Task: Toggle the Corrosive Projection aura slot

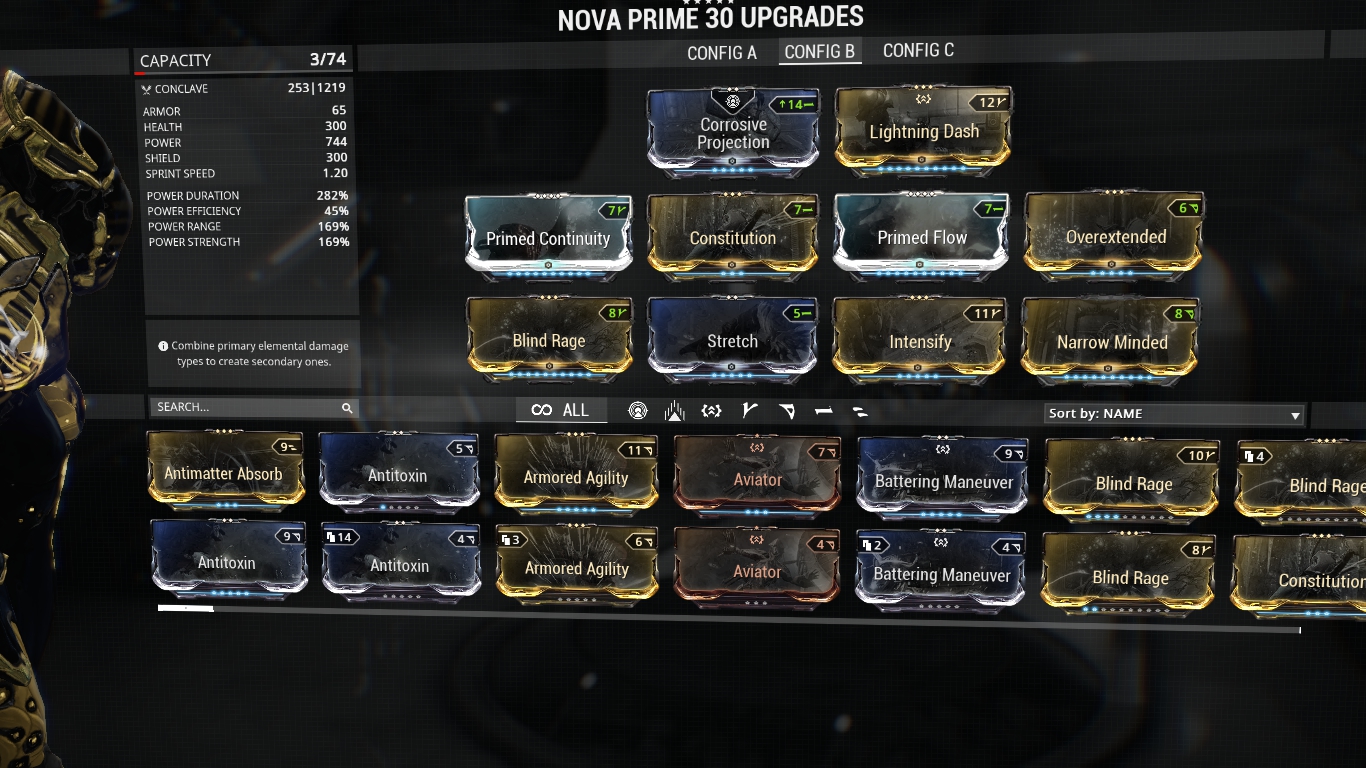Action: [732, 131]
